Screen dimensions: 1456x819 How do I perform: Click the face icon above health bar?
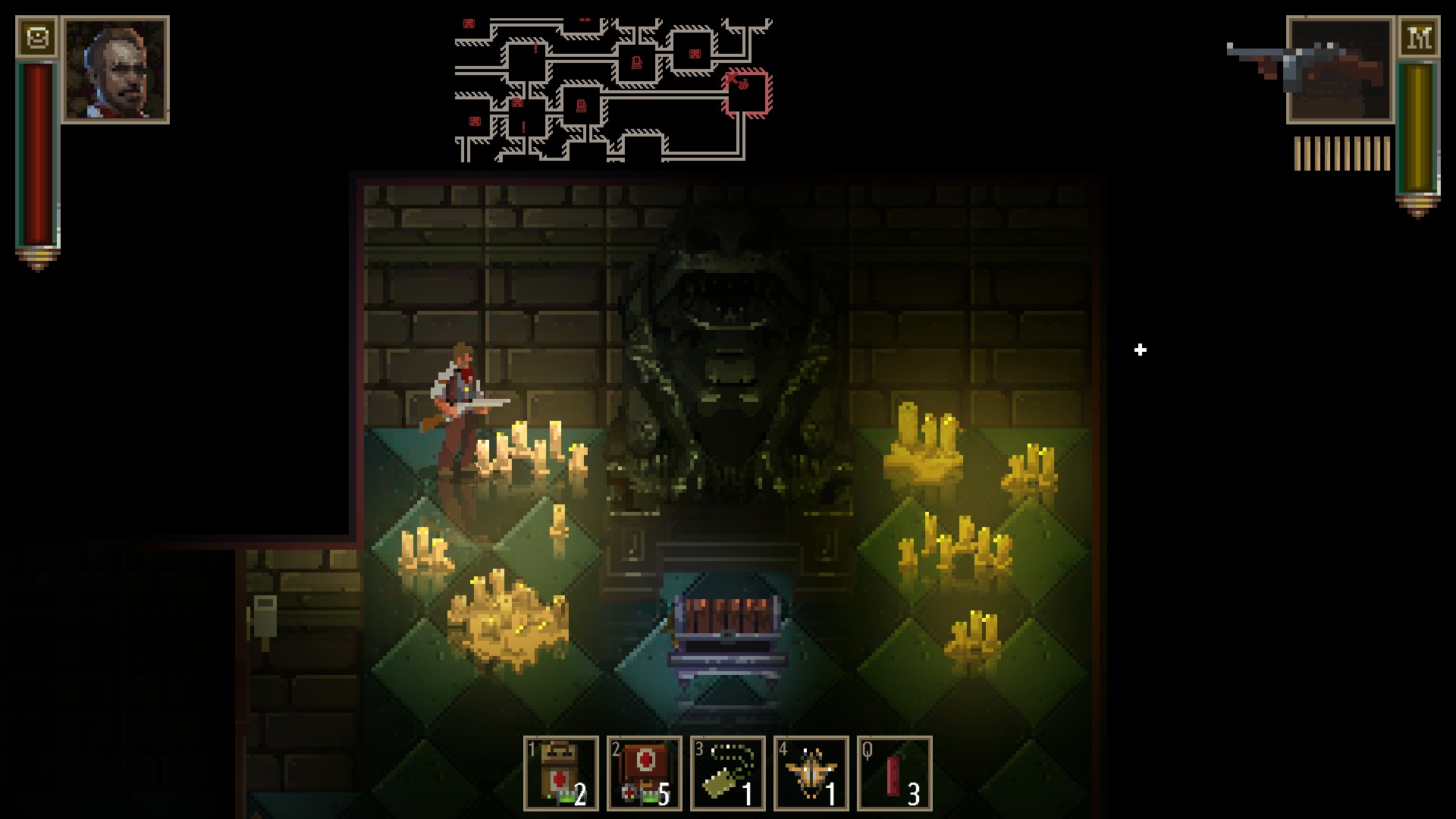pos(37,37)
